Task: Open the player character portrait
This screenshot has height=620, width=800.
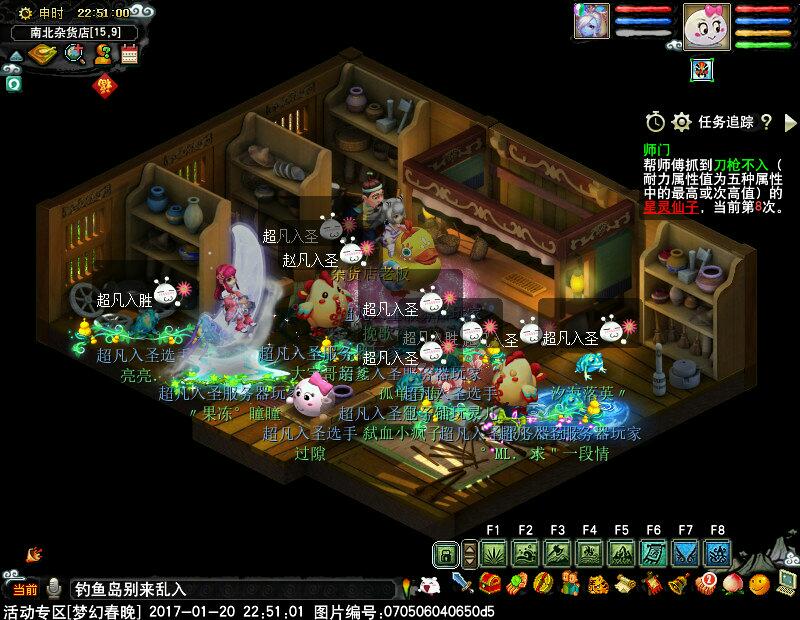Action: click(707, 24)
